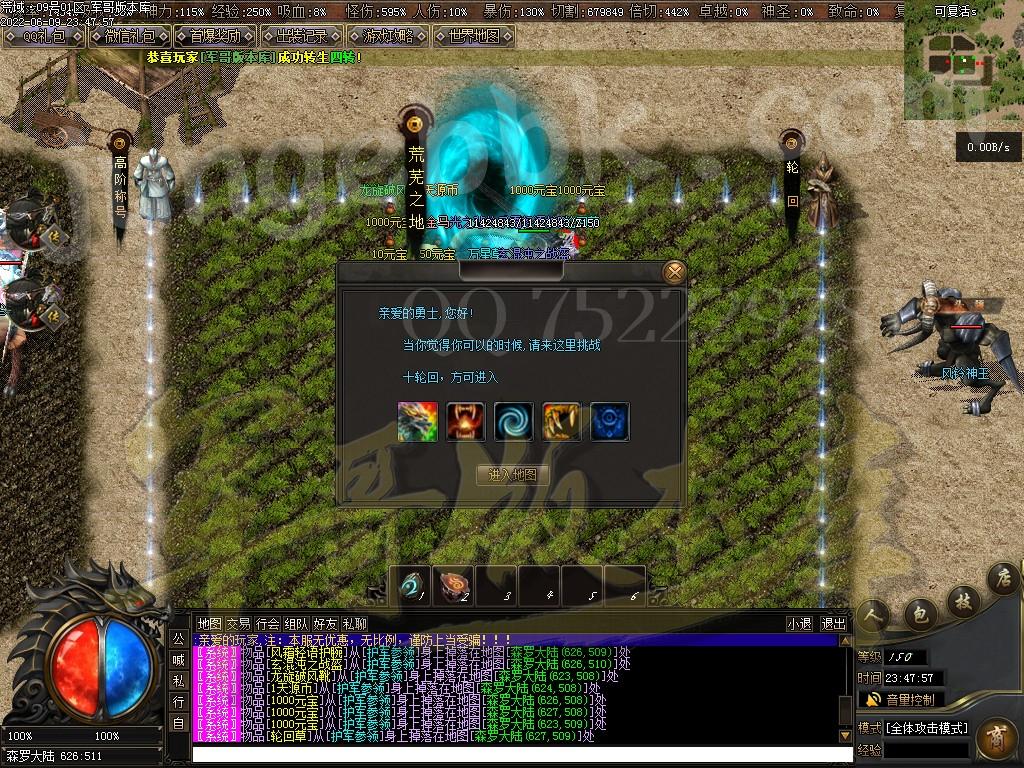
Task: Open the 技 skills panel
Action: (x=962, y=601)
